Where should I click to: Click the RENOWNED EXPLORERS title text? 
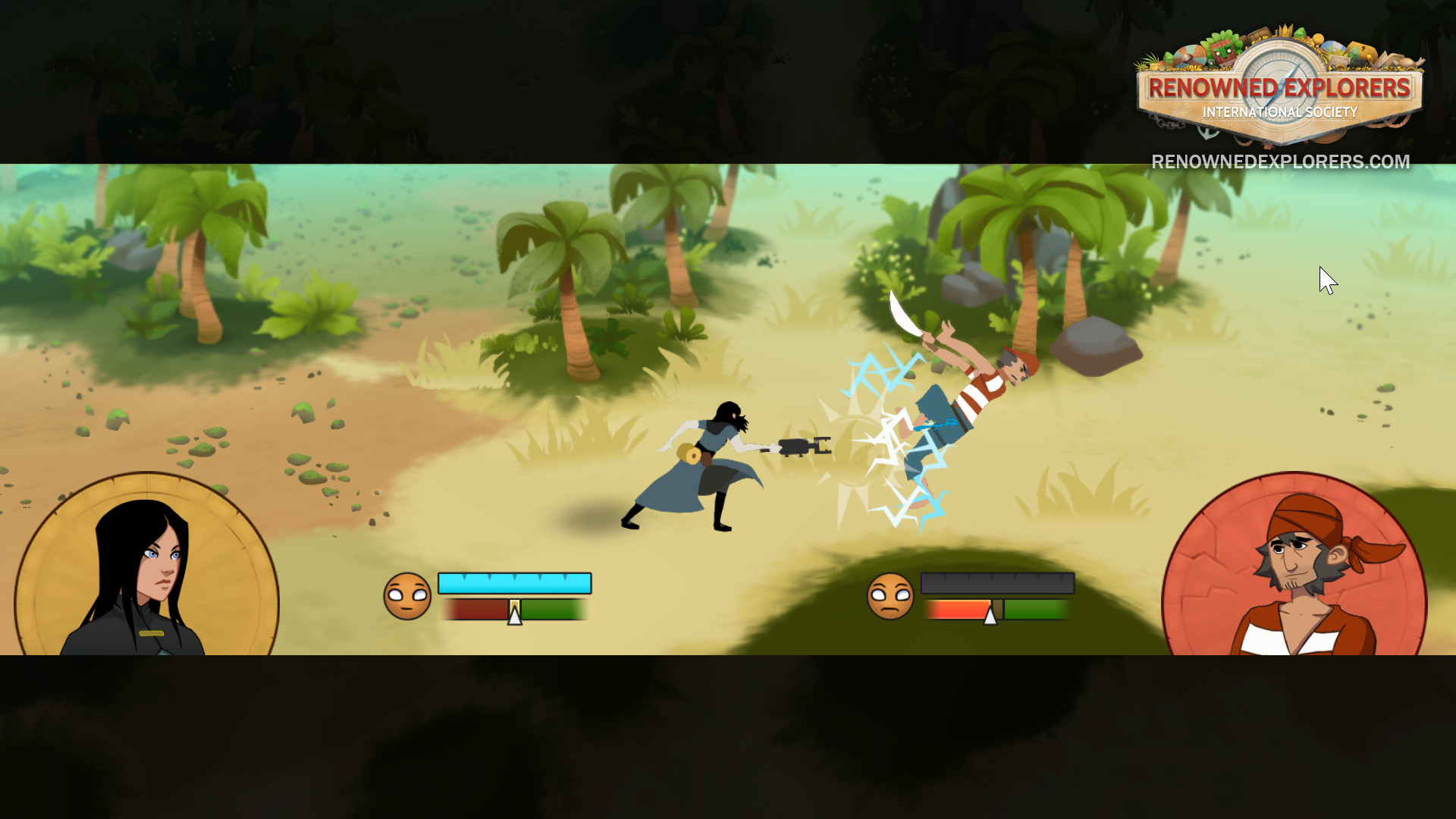(x=1279, y=86)
